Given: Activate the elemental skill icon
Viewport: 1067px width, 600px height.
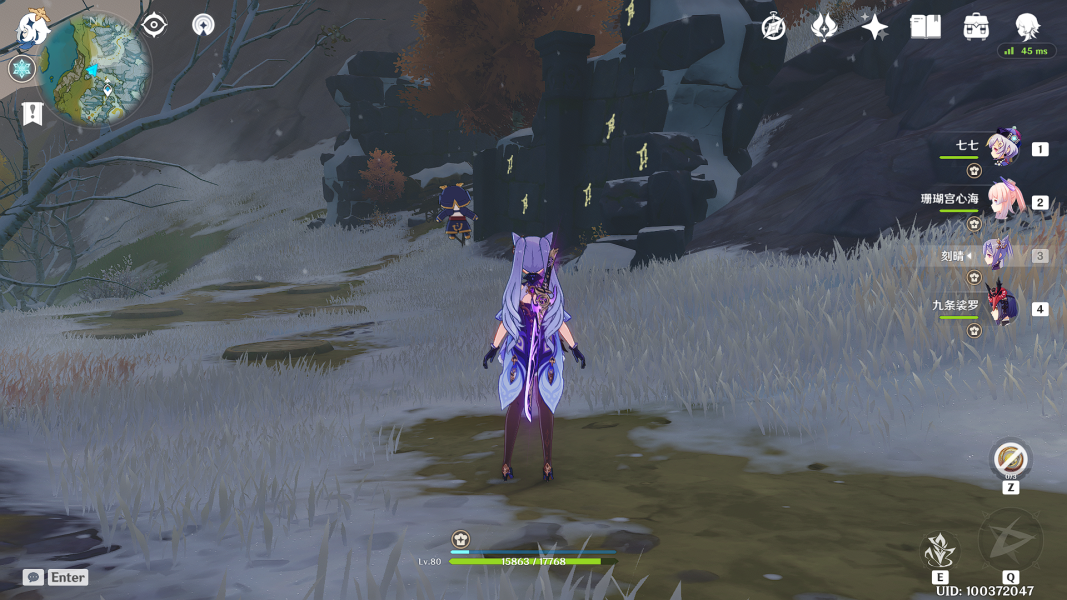Looking at the screenshot, I should [940, 550].
